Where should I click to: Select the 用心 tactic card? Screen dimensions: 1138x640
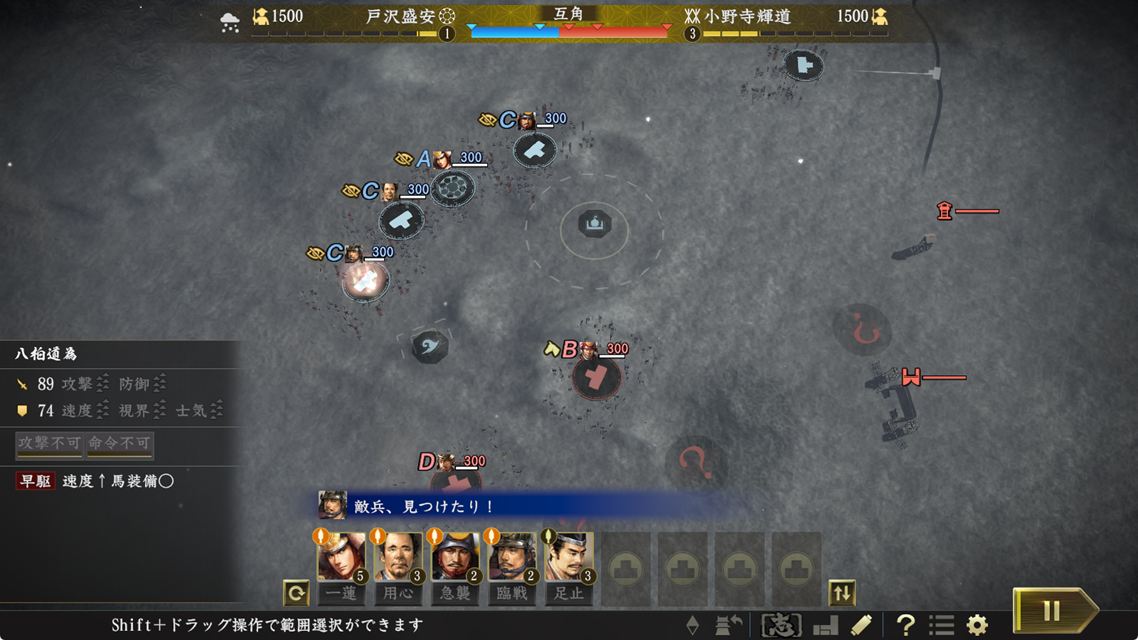pyautogui.click(x=398, y=558)
